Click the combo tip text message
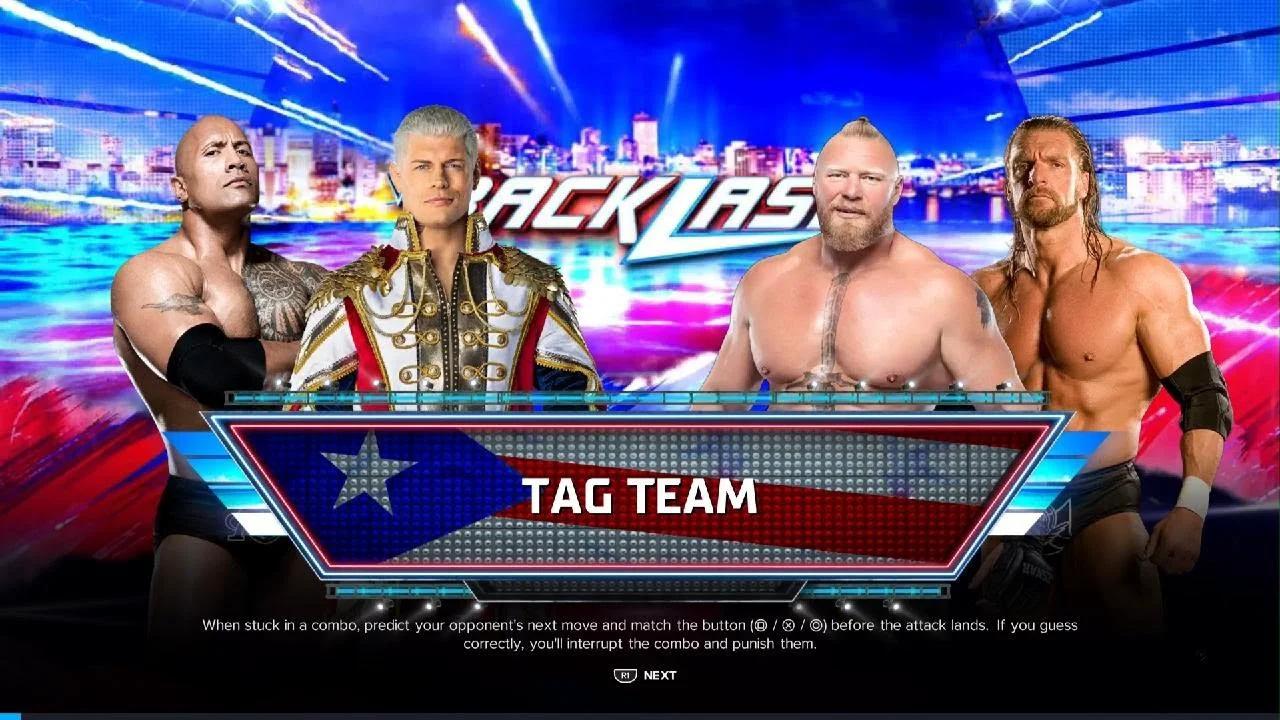The width and height of the screenshot is (1280, 720). 640,634
